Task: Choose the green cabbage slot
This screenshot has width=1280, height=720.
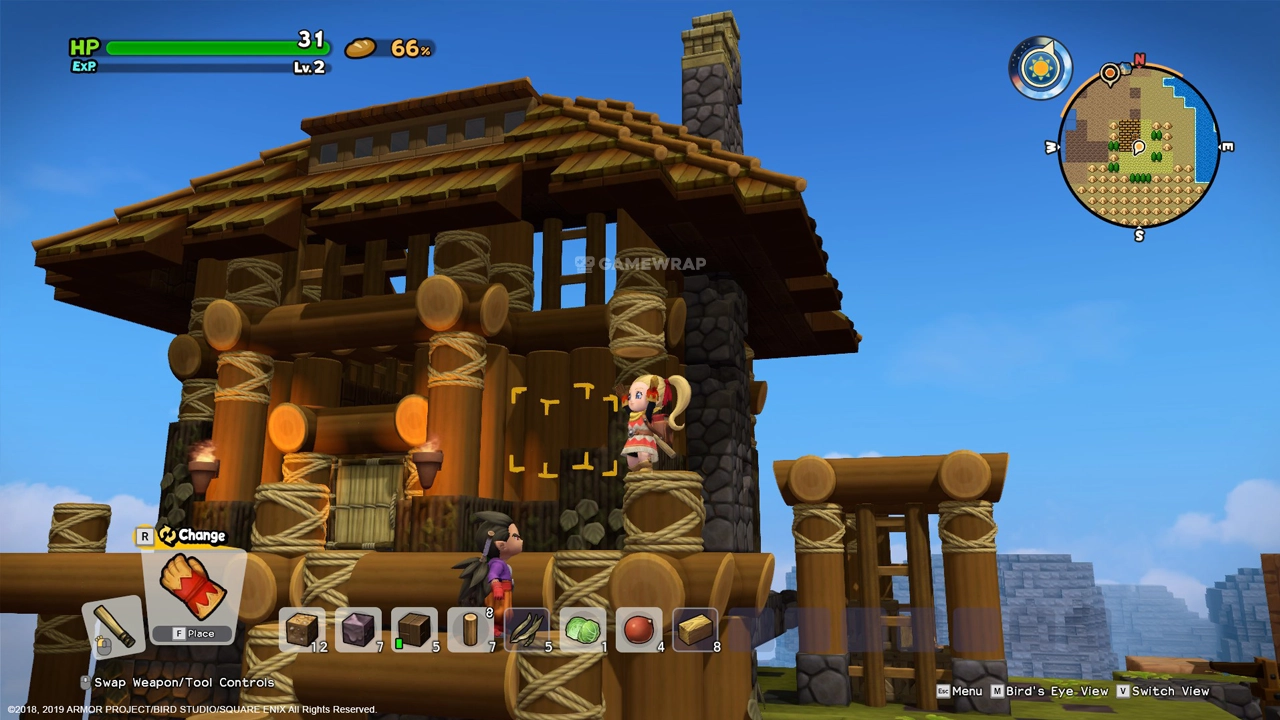Action: click(583, 629)
